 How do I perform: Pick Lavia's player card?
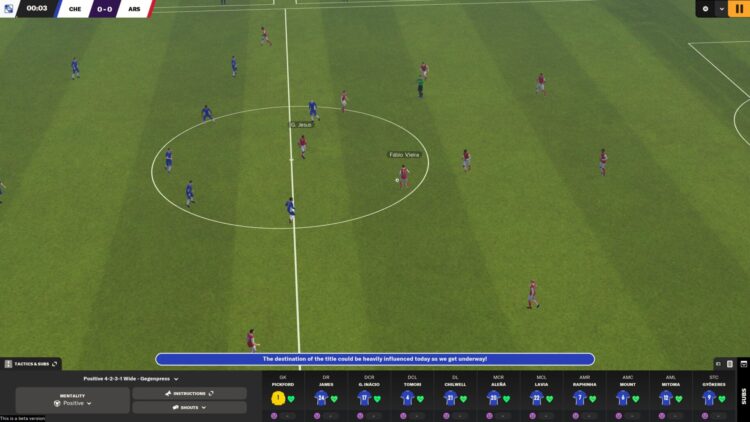[x=537, y=398]
